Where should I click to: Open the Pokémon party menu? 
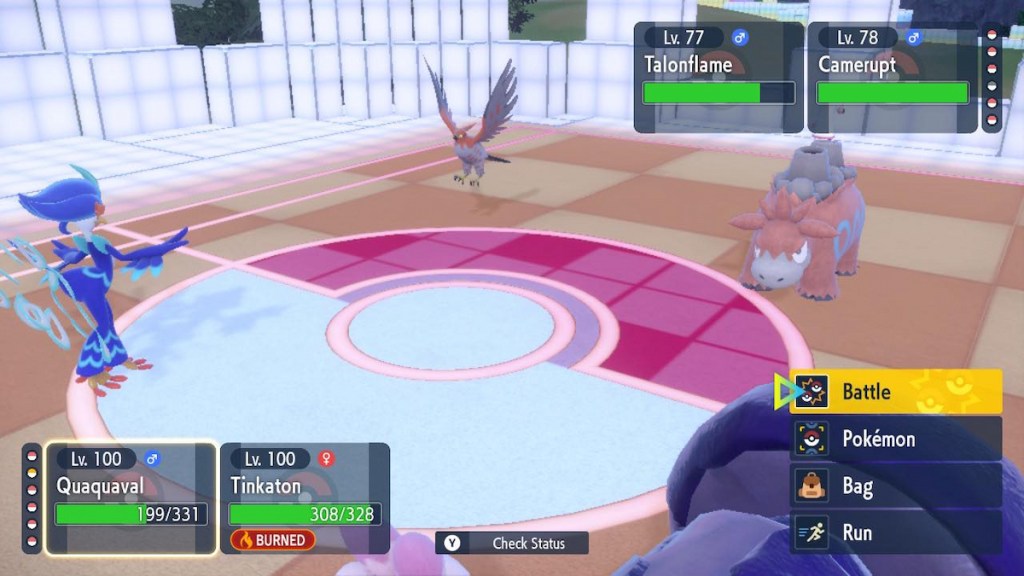click(896, 439)
